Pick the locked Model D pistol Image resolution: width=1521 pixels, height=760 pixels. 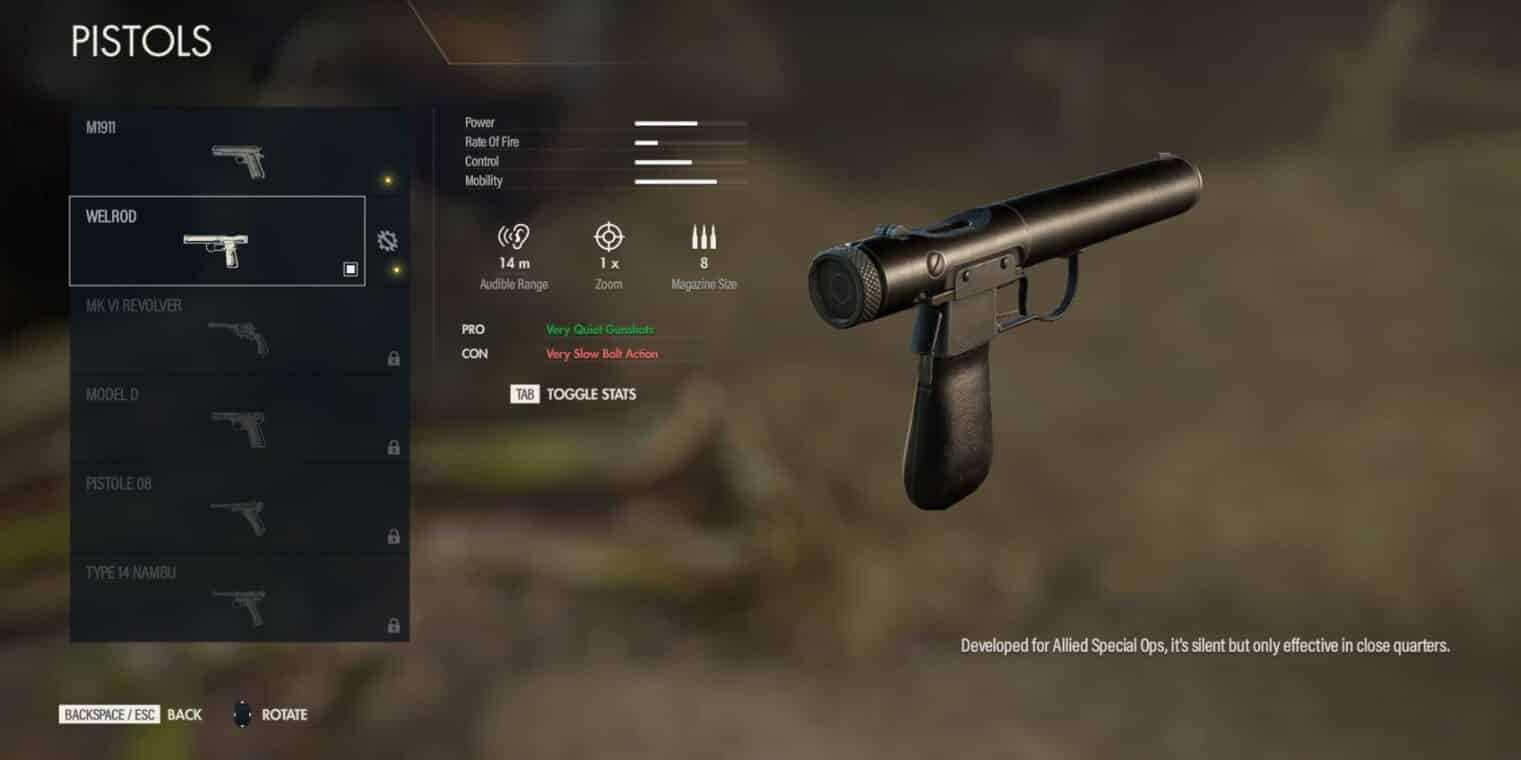[x=238, y=420]
